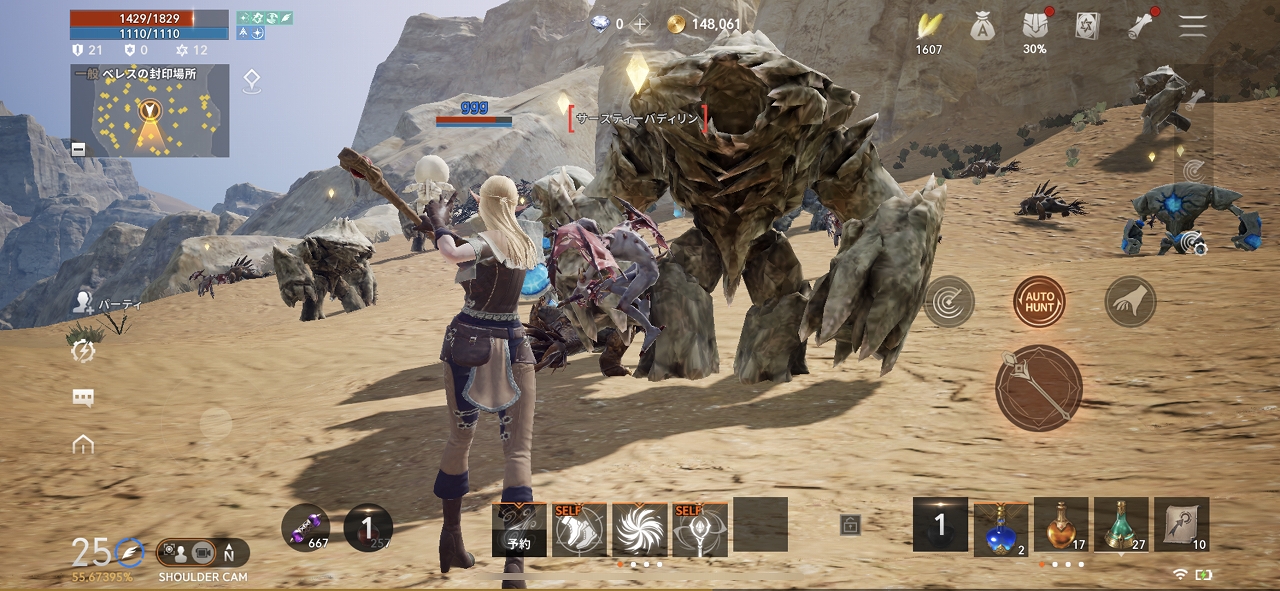Toggle the AUTO HUNT button
The width and height of the screenshot is (1280, 591).
(x=1039, y=301)
